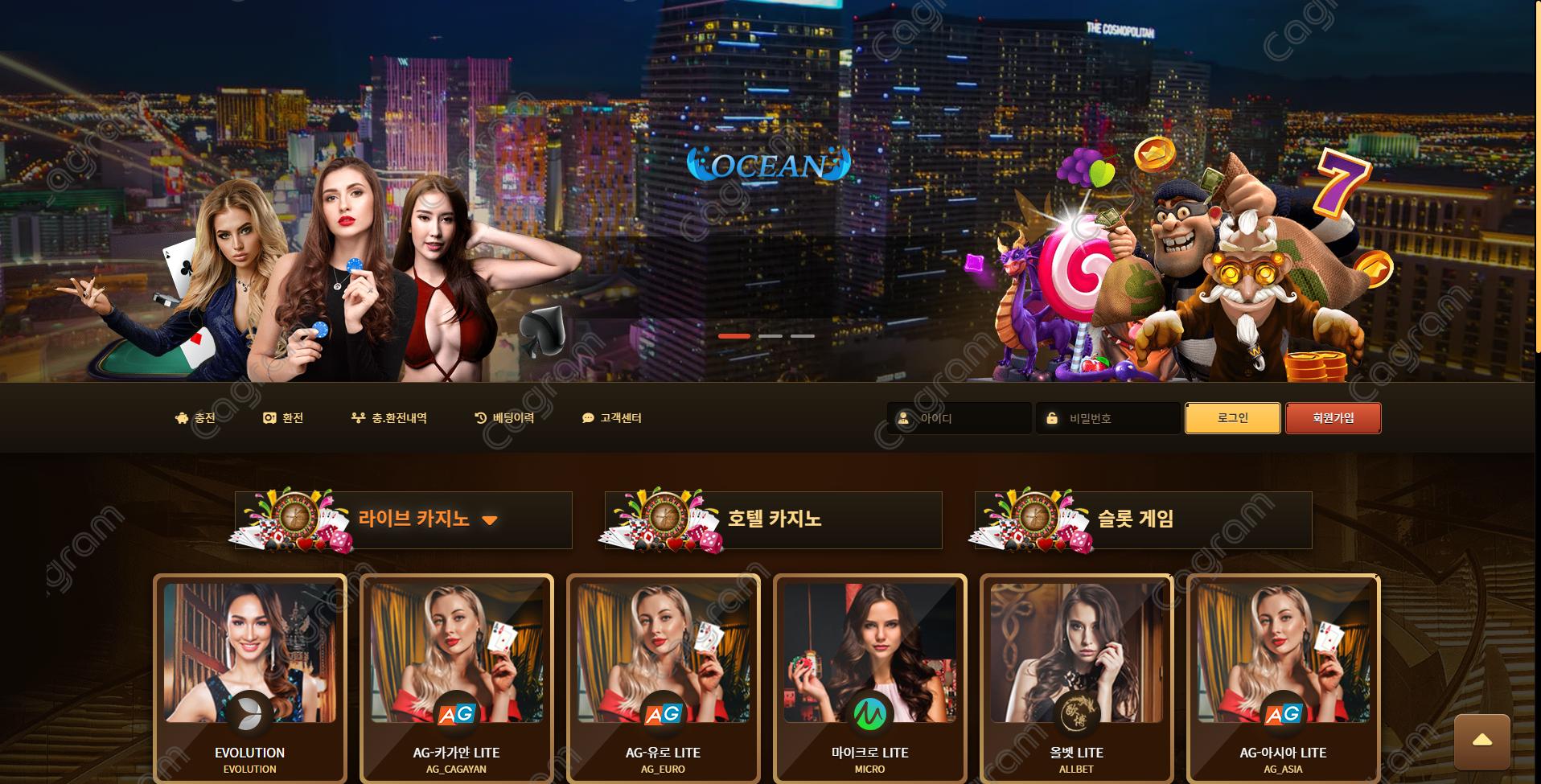Click the yellow 로그인 login button
Viewport: 1541px width, 784px height.
1232,418
